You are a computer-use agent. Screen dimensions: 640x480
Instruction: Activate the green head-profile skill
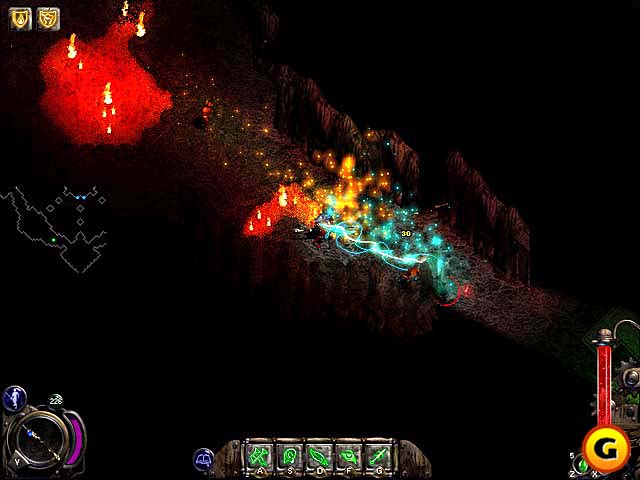point(289,456)
